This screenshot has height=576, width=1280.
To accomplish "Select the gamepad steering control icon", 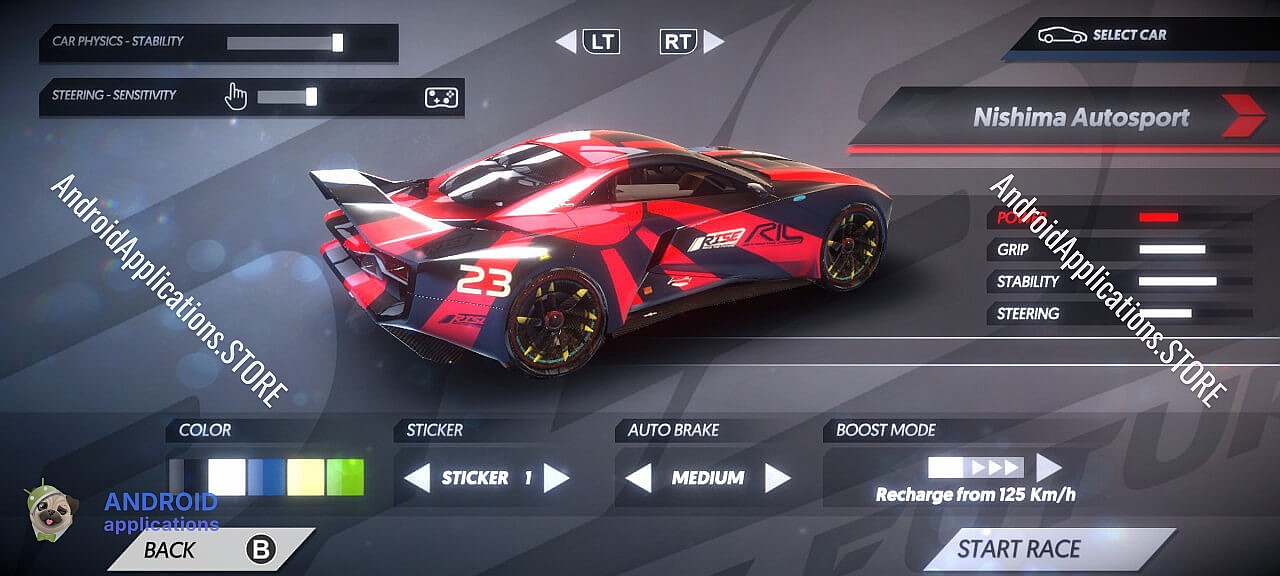I will (x=441, y=97).
